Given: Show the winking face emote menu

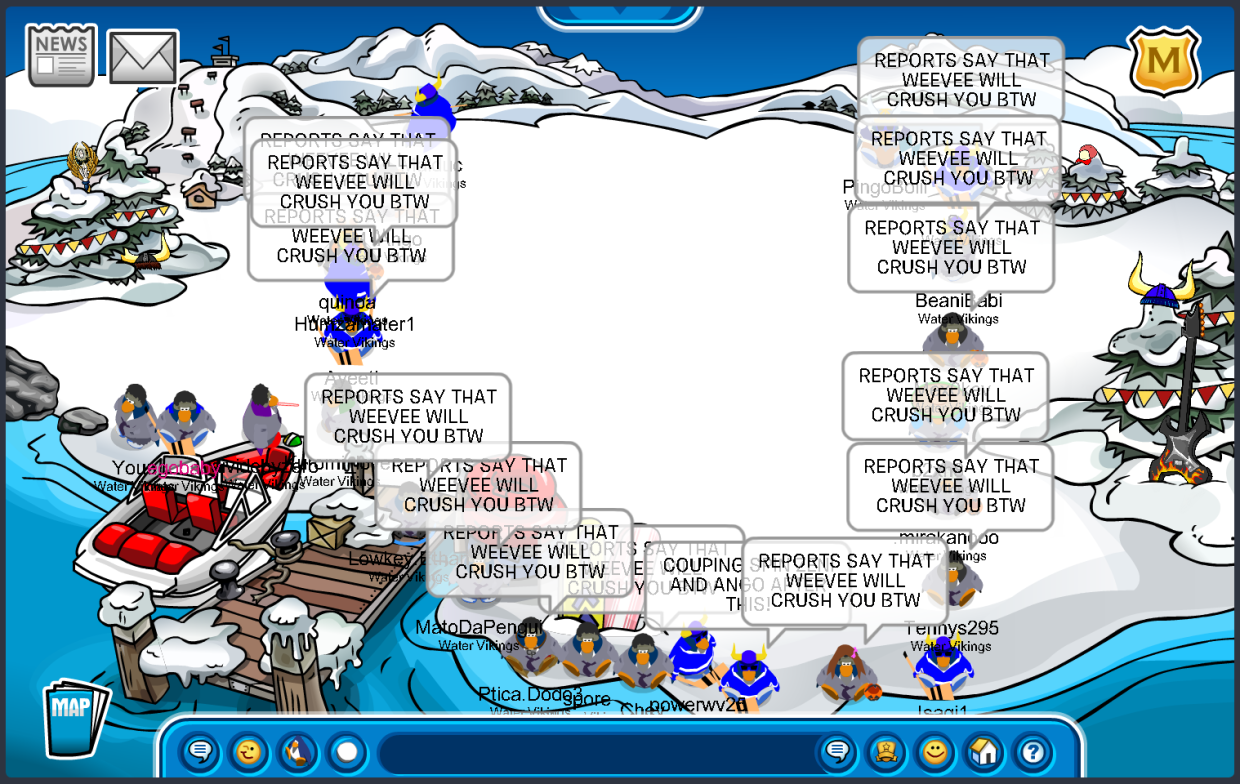Looking at the screenshot, I should coord(249,751).
